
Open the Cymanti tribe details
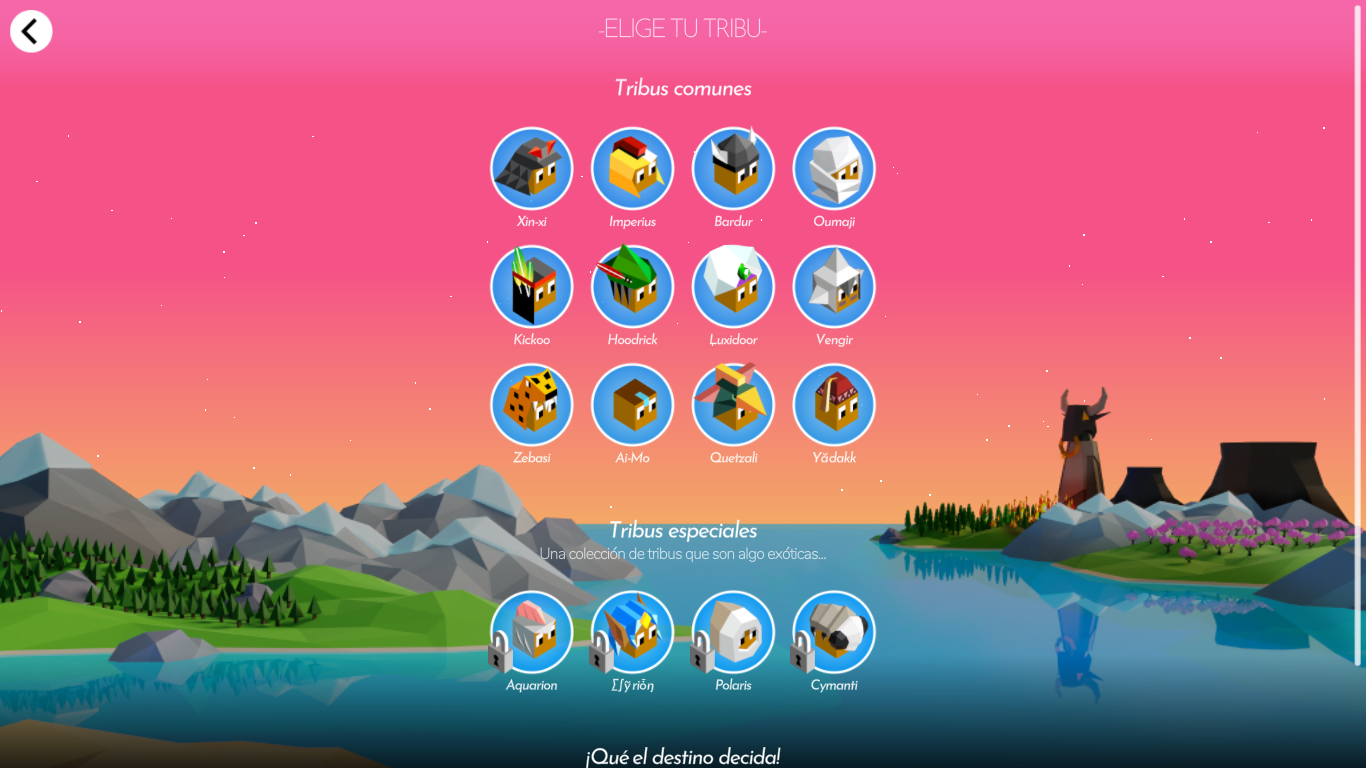[834, 632]
